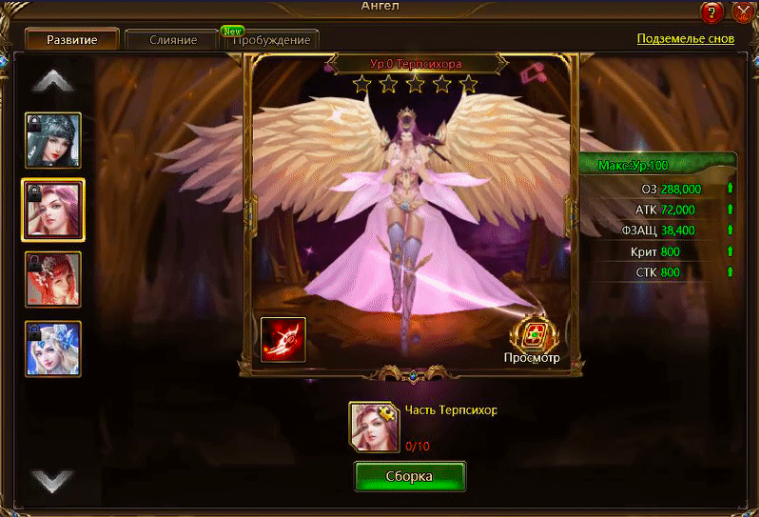Hit the green Сборка button
This screenshot has height=517, width=759.
click(410, 476)
